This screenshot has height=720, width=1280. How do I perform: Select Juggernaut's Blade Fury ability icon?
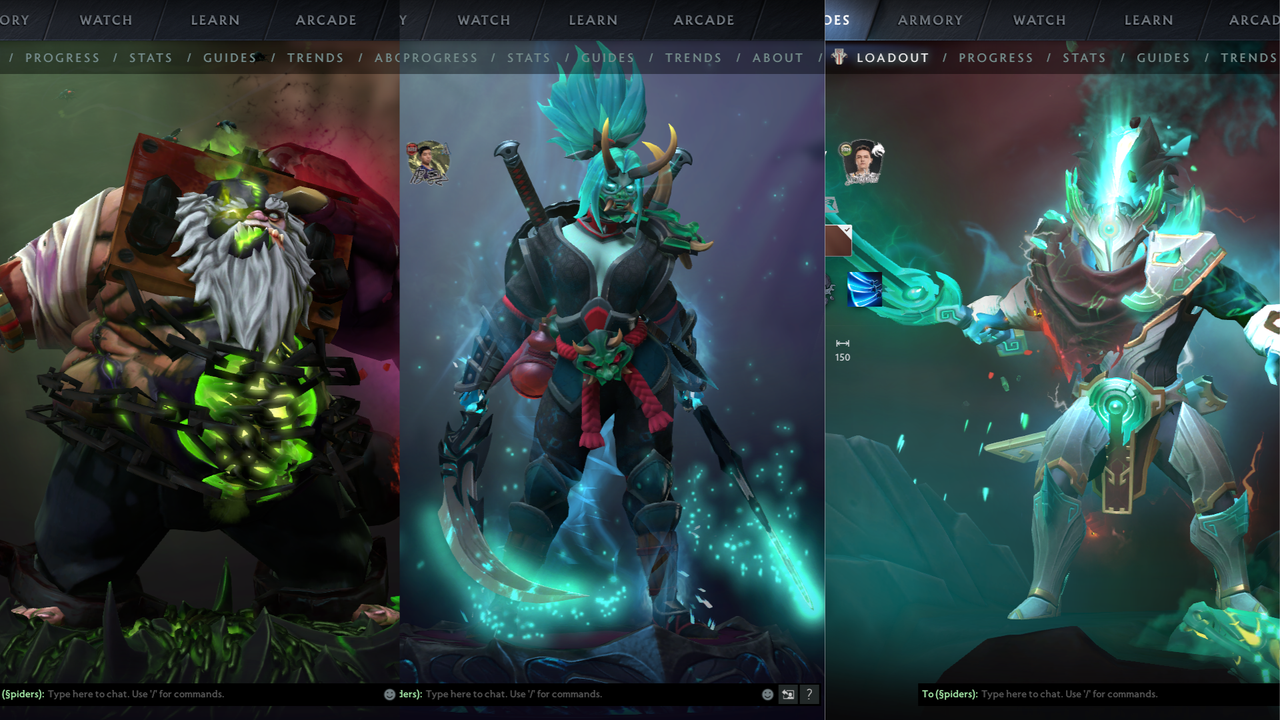click(866, 290)
